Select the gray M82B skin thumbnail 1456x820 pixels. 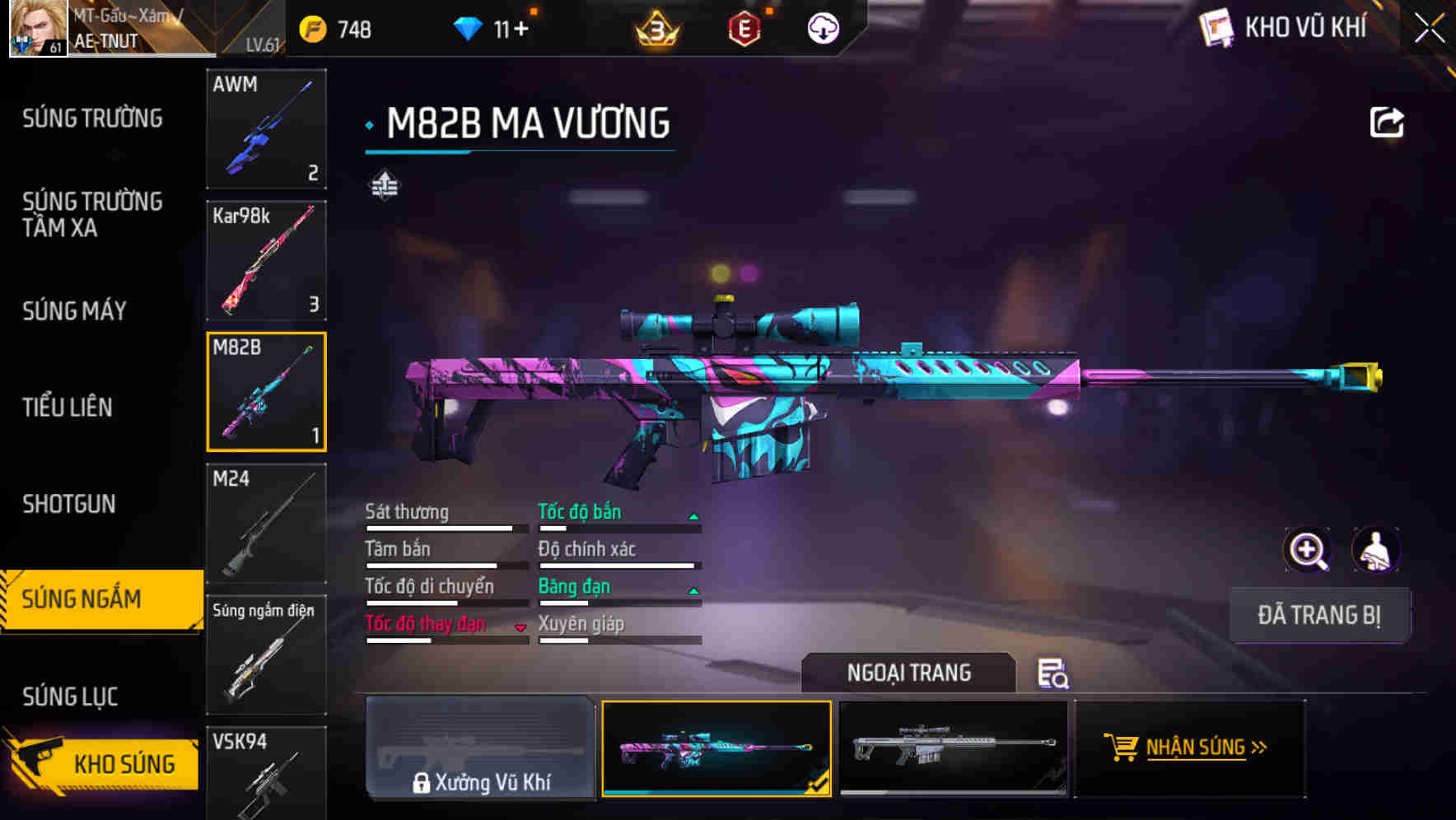coord(954,748)
